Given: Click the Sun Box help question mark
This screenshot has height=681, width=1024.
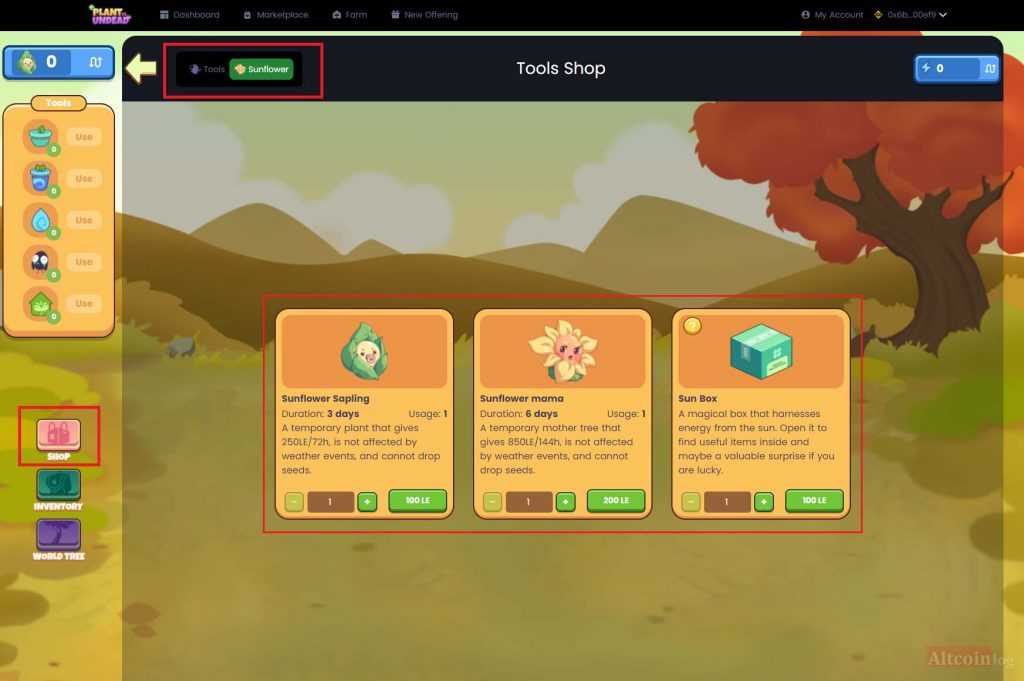Looking at the screenshot, I should tap(692, 325).
